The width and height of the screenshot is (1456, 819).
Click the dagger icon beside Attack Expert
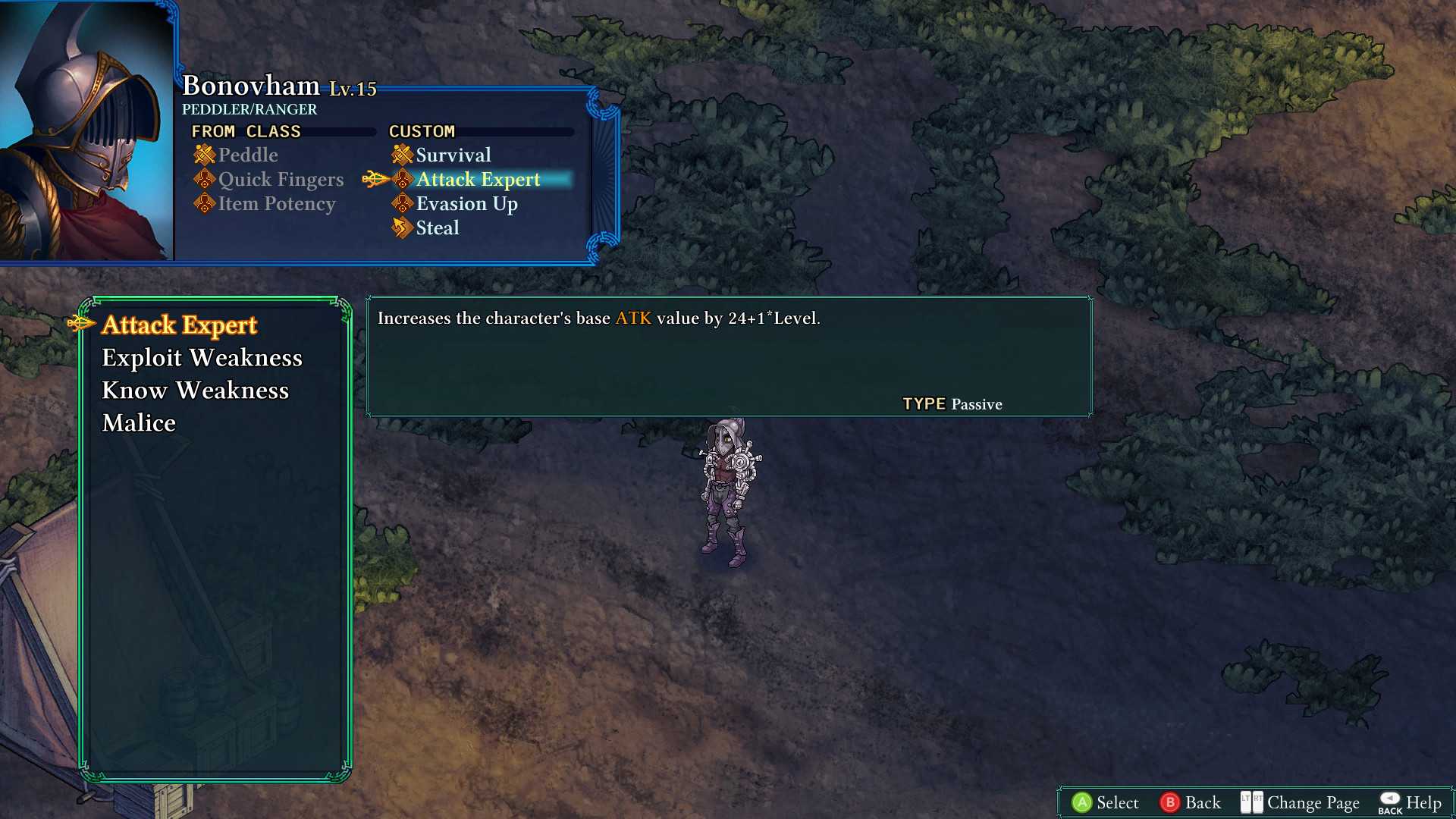[x=374, y=179]
